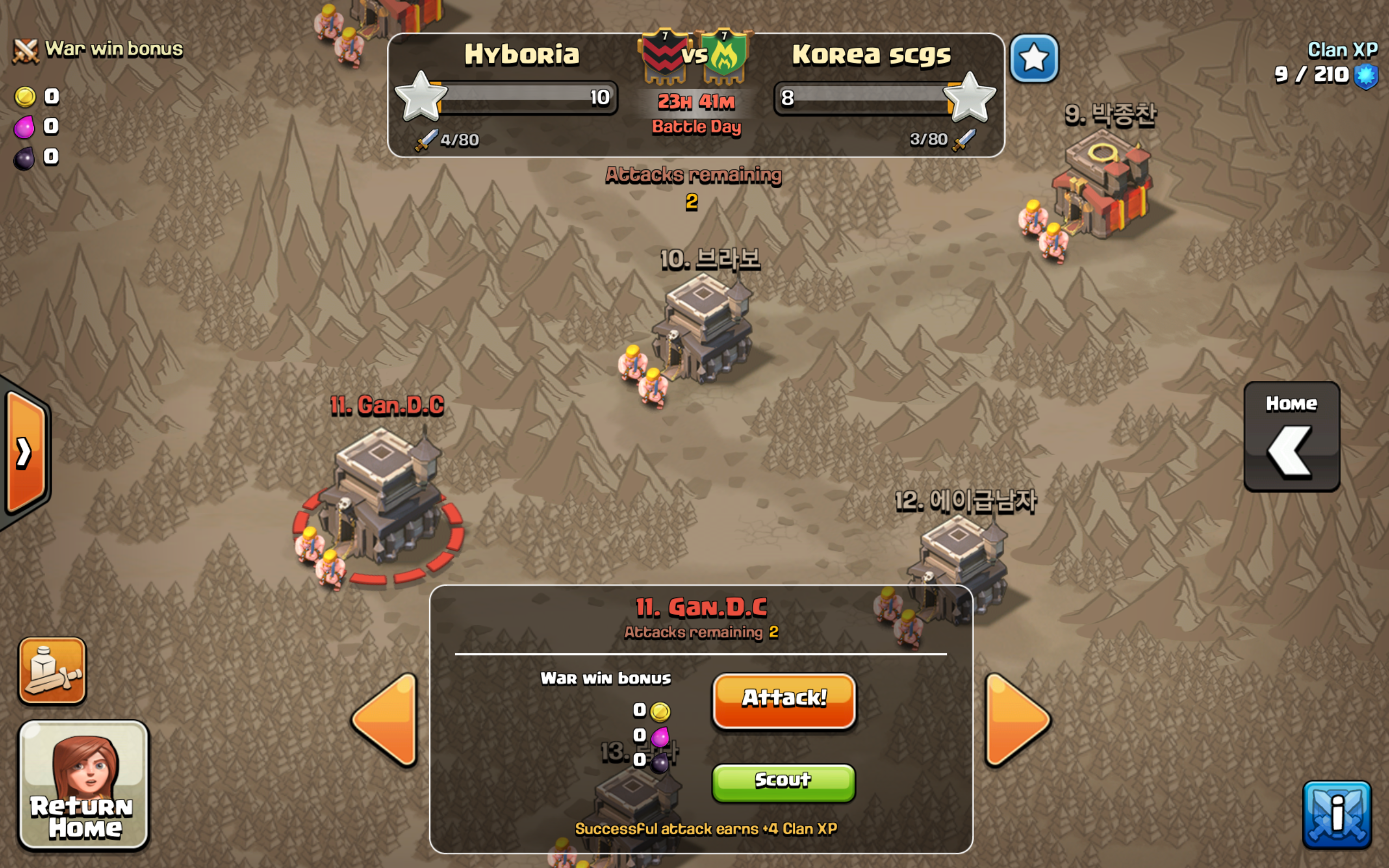The width and height of the screenshot is (1389, 868).
Task: Select enemy base 9 Town Hall
Action: coord(1102,189)
